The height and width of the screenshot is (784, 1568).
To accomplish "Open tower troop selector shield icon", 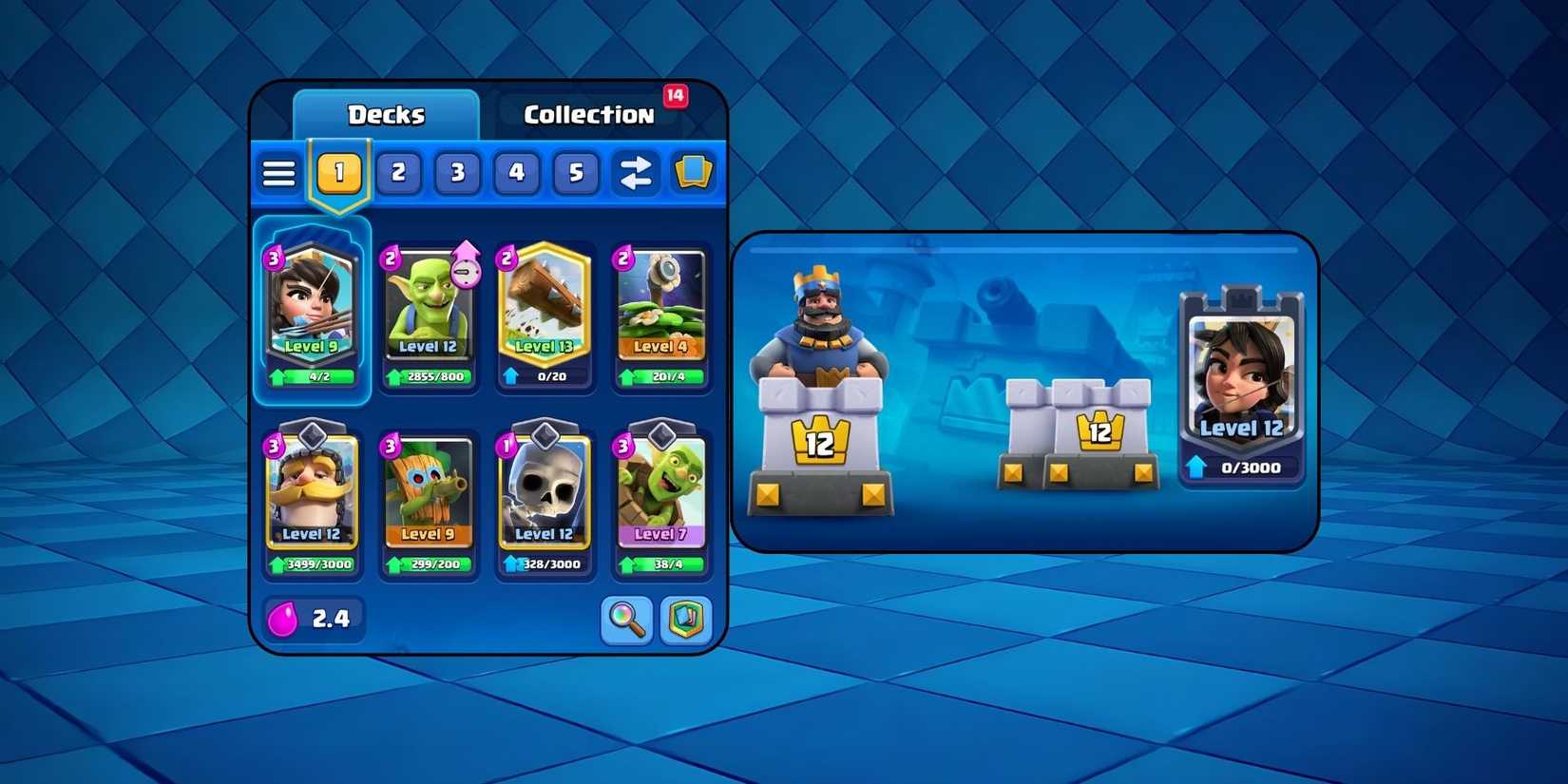I will [x=686, y=620].
